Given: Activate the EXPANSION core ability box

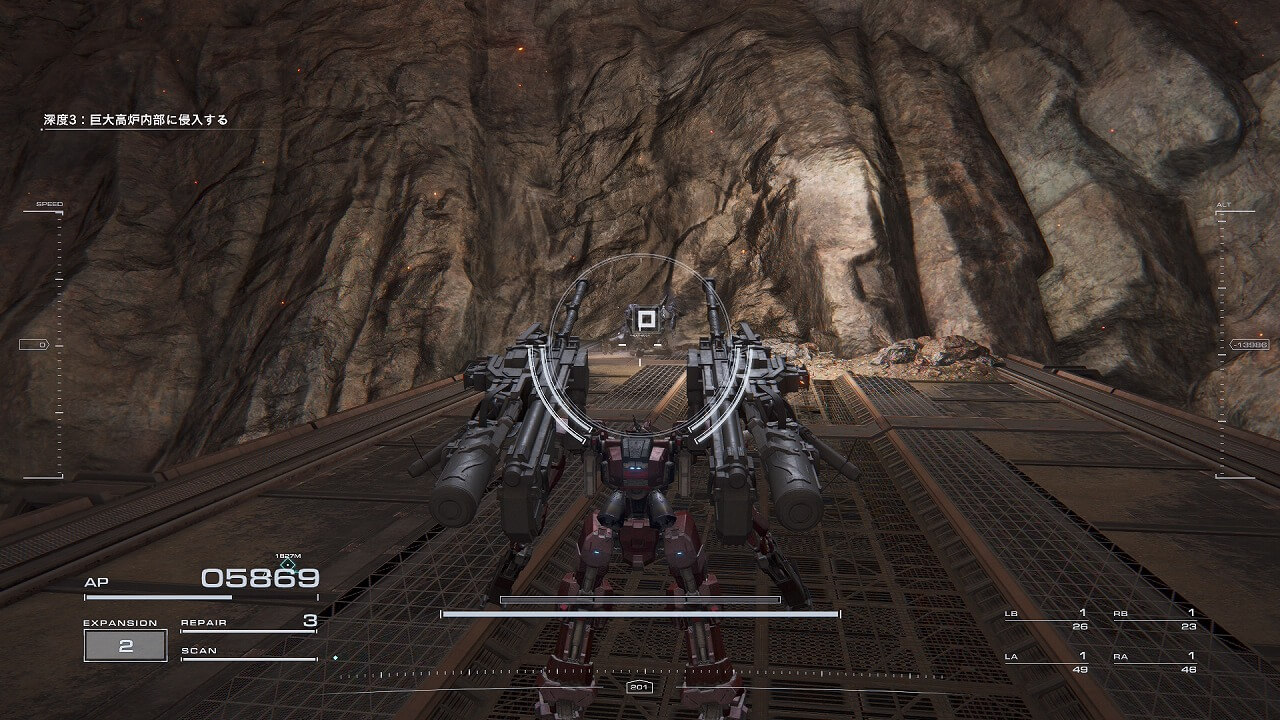Looking at the screenshot, I should [x=125, y=646].
